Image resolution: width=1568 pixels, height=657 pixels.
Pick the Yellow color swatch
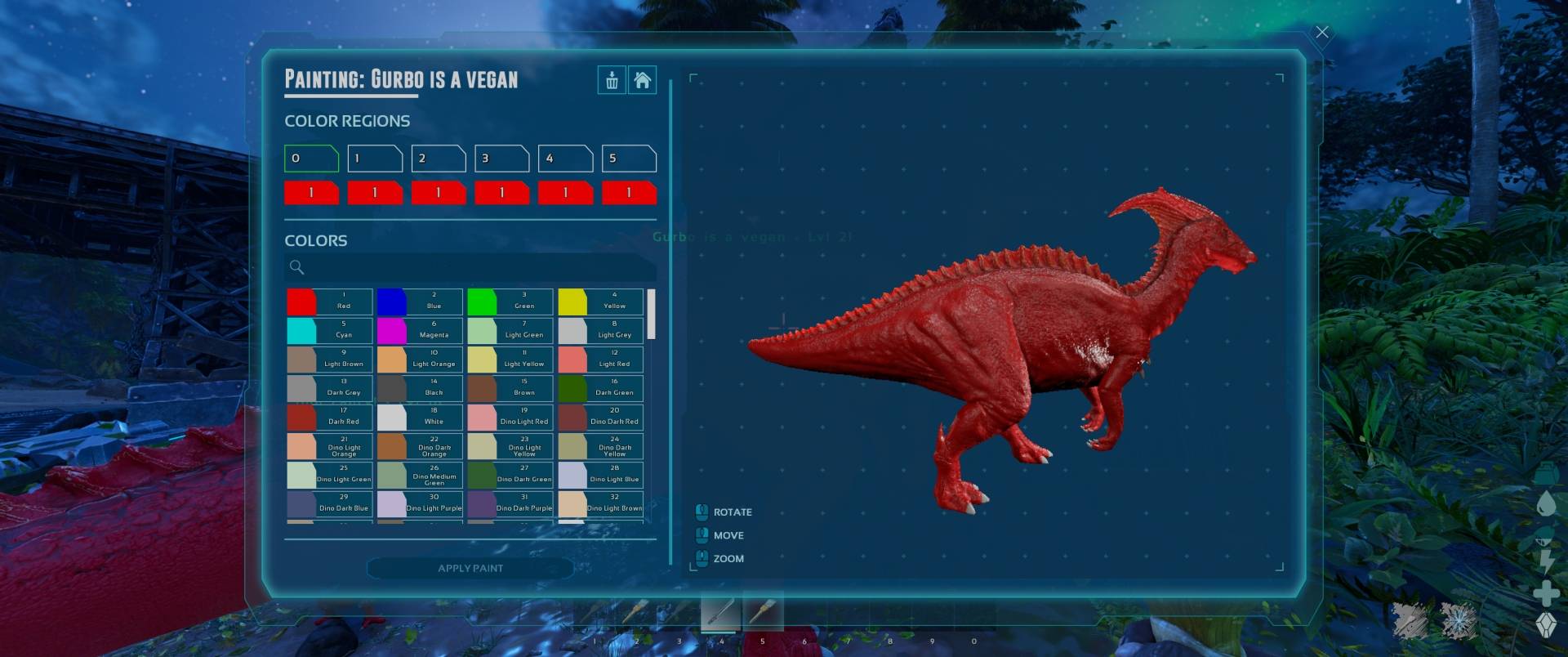tap(600, 302)
